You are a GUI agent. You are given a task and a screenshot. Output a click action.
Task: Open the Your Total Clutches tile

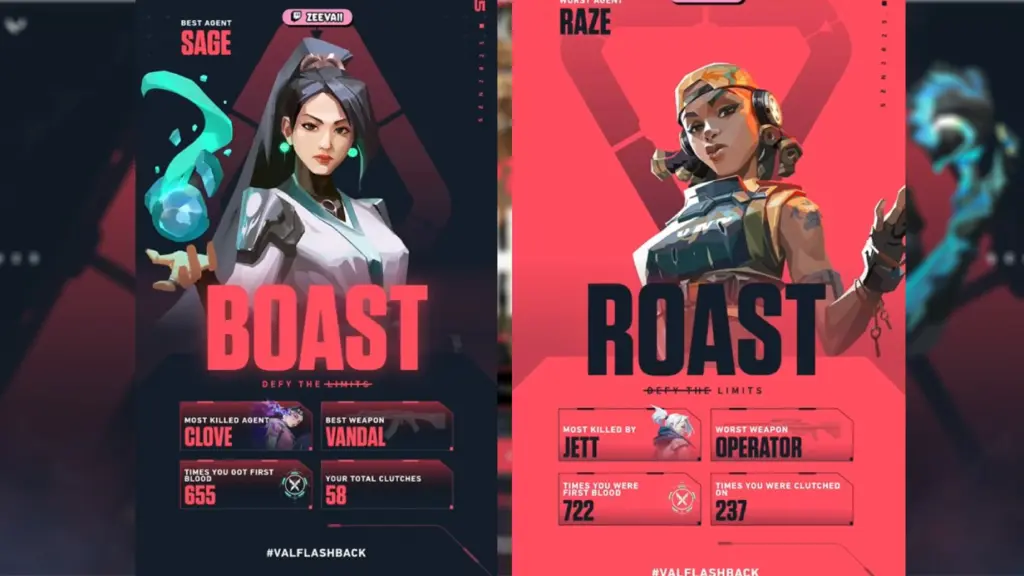[x=387, y=485]
